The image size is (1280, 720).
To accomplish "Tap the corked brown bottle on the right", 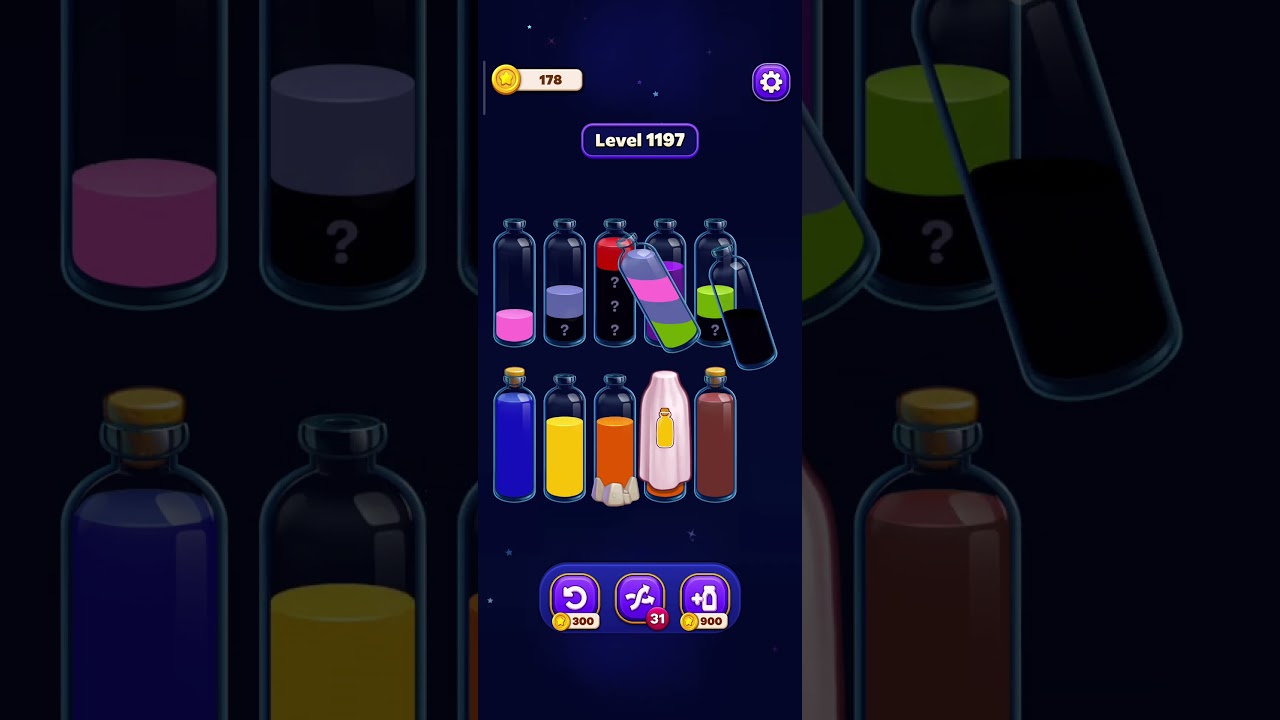I will pos(716,440).
